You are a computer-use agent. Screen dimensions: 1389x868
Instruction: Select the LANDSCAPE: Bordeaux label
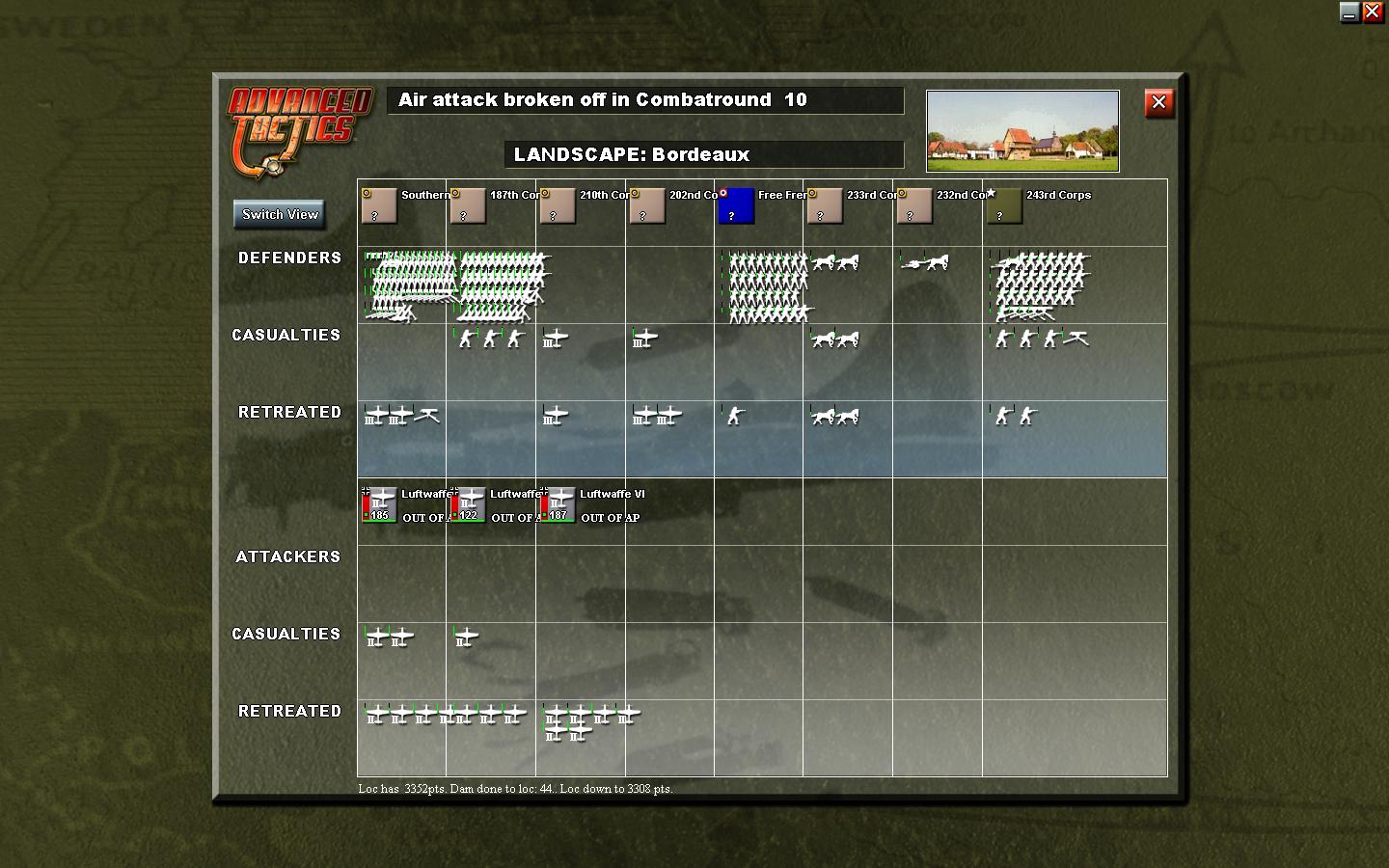(705, 154)
